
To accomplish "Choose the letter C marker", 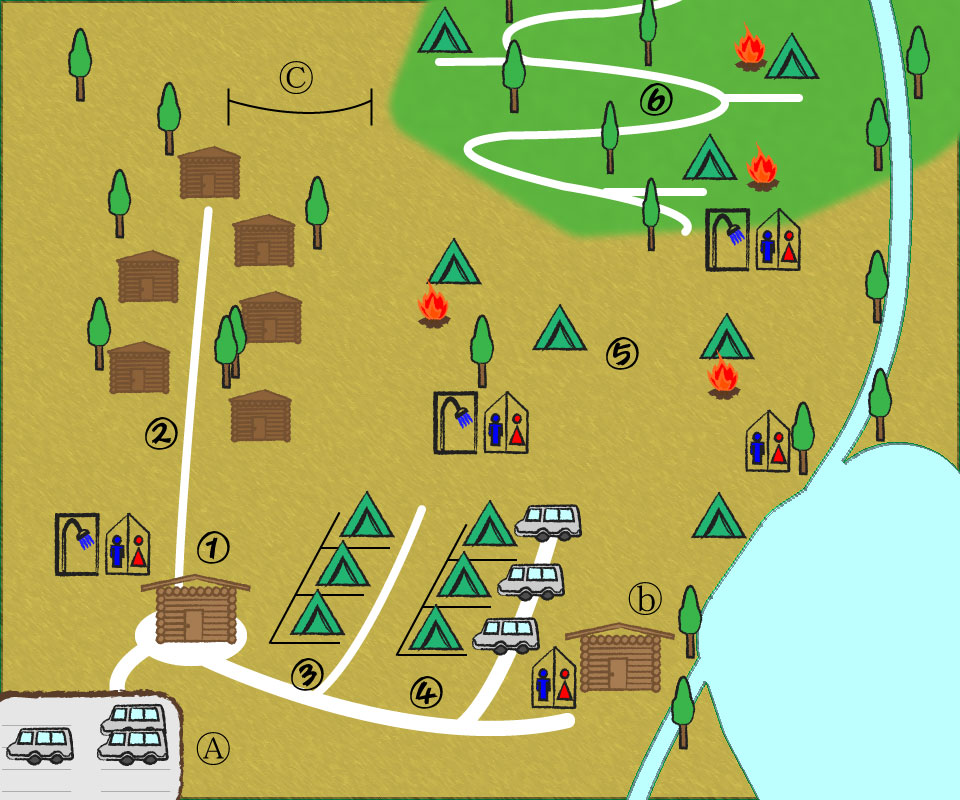I will [296, 77].
